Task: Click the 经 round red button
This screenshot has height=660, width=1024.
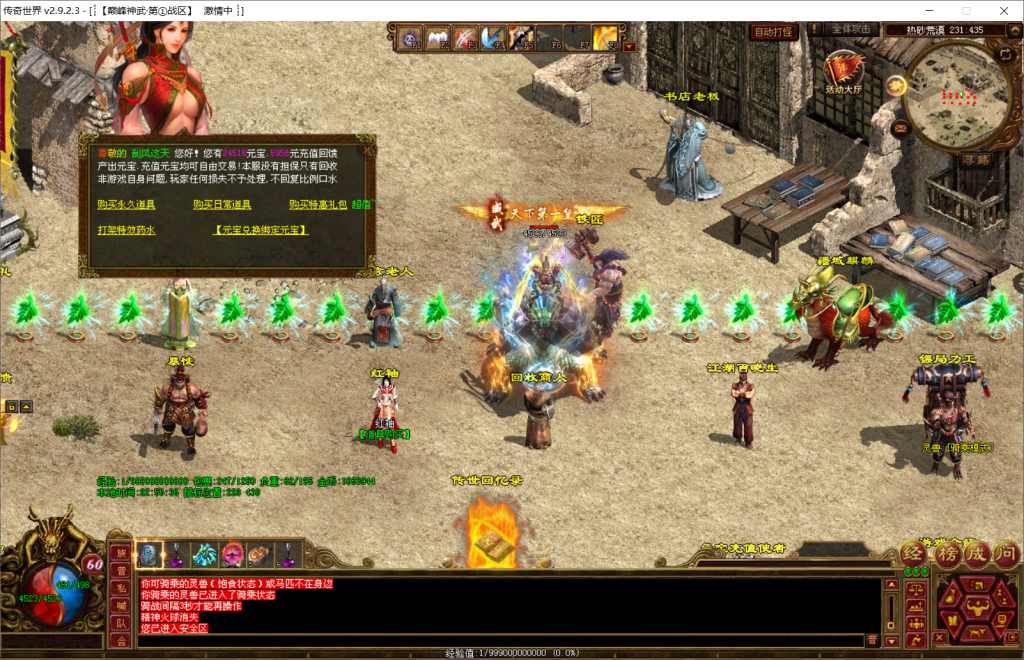Action: pyautogui.click(x=914, y=553)
